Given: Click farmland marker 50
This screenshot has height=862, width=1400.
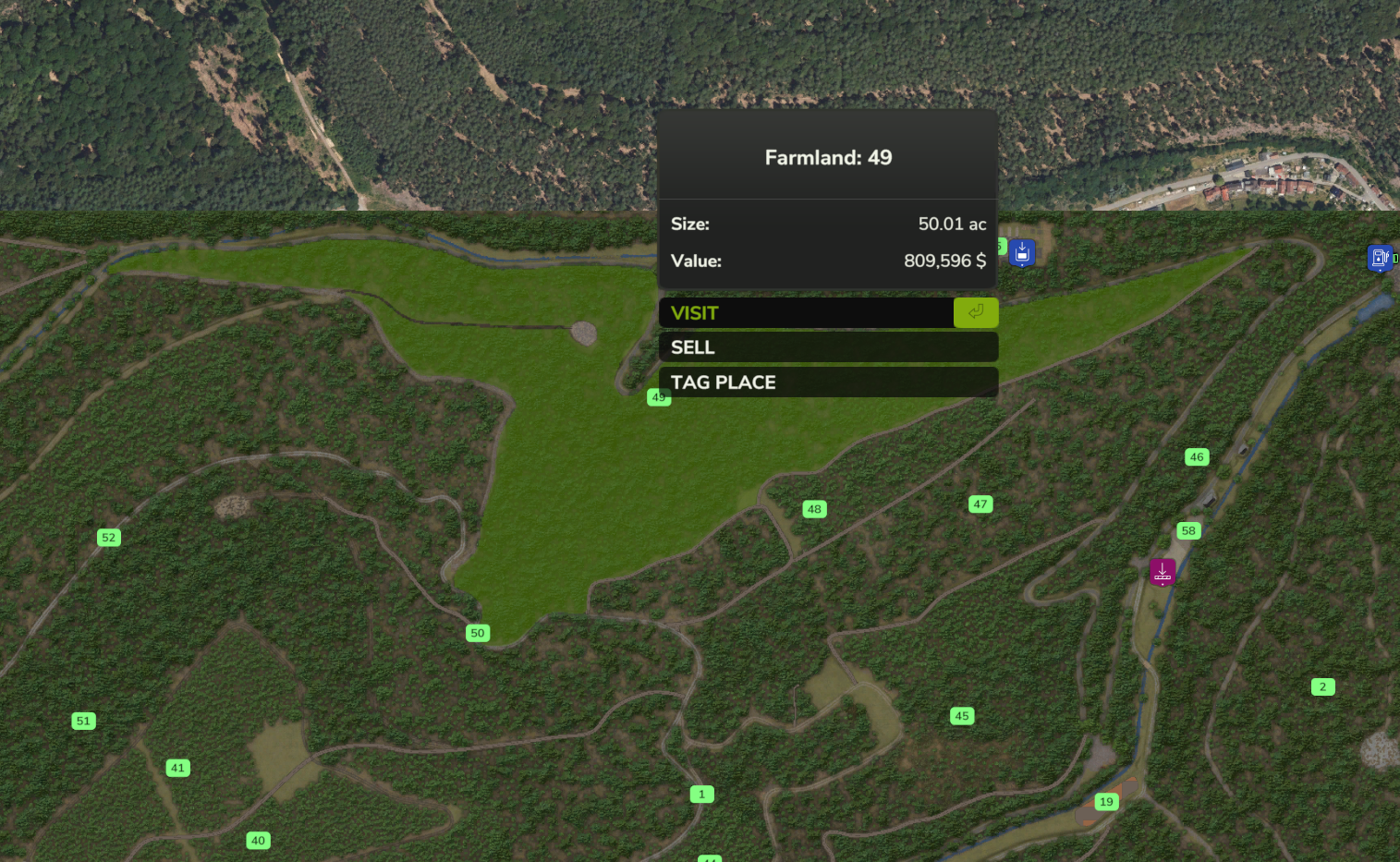Looking at the screenshot, I should pyautogui.click(x=477, y=633).
